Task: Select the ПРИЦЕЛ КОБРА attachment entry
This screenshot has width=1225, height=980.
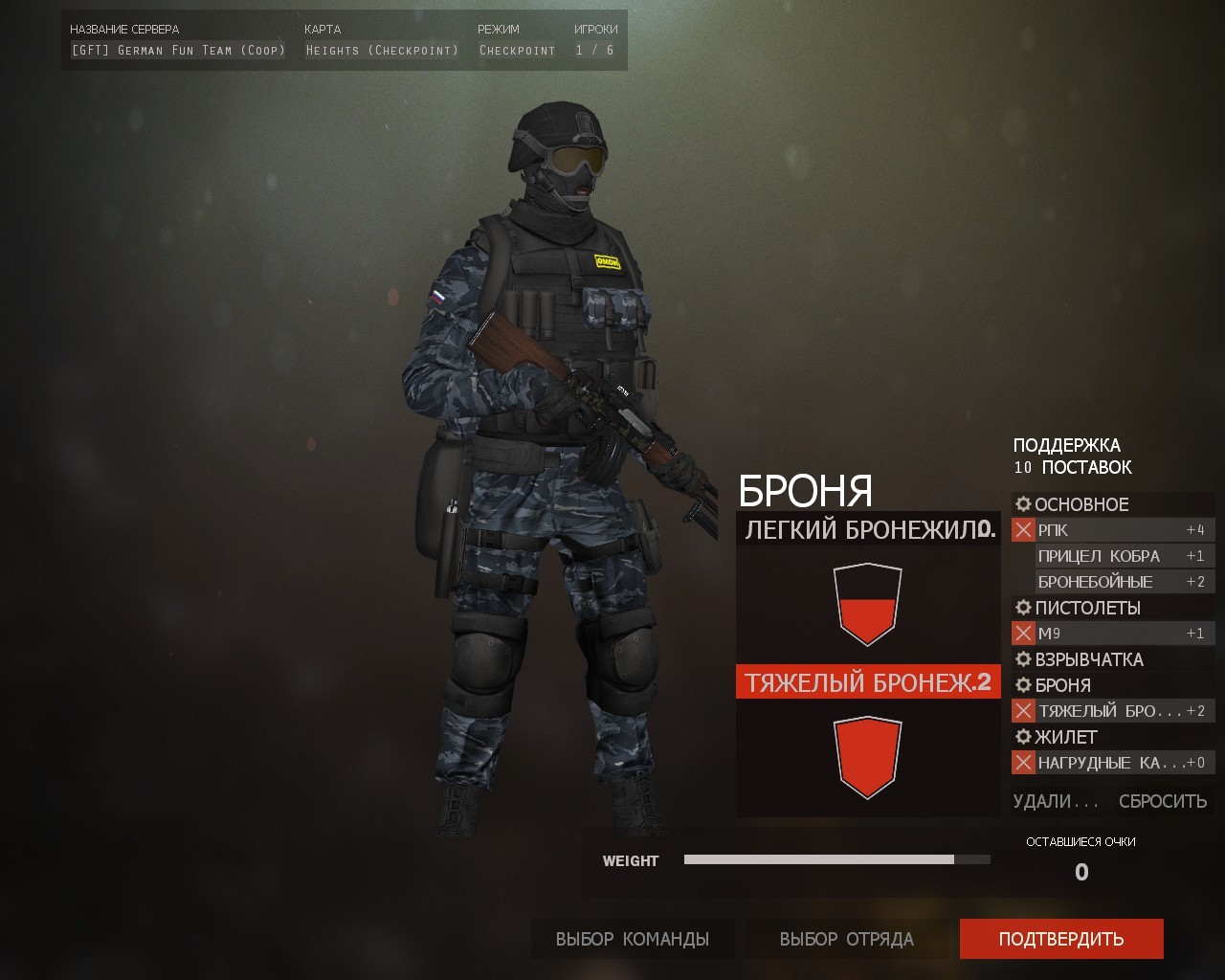Action: (1099, 555)
